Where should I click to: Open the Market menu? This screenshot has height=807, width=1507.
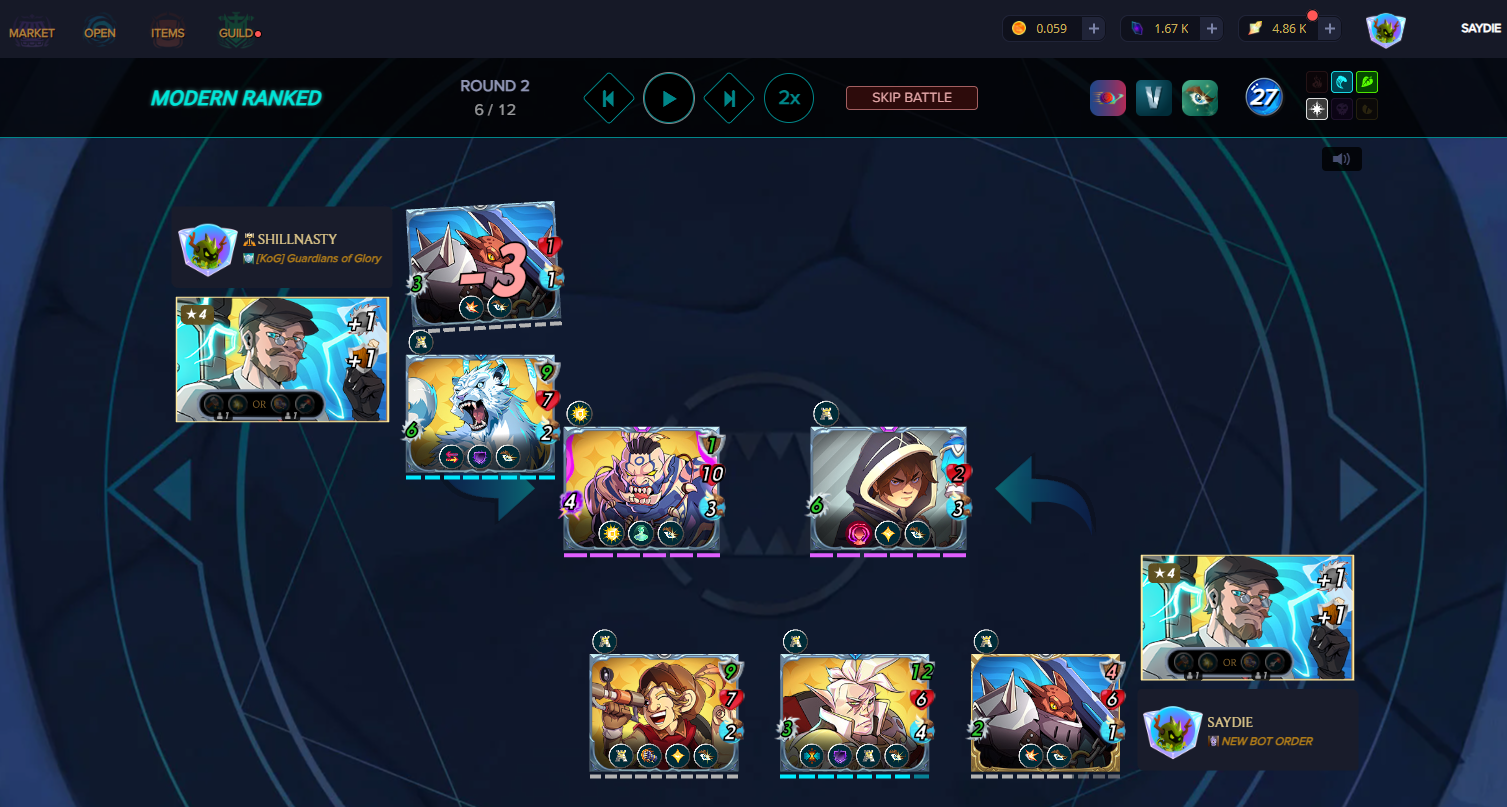point(32,32)
